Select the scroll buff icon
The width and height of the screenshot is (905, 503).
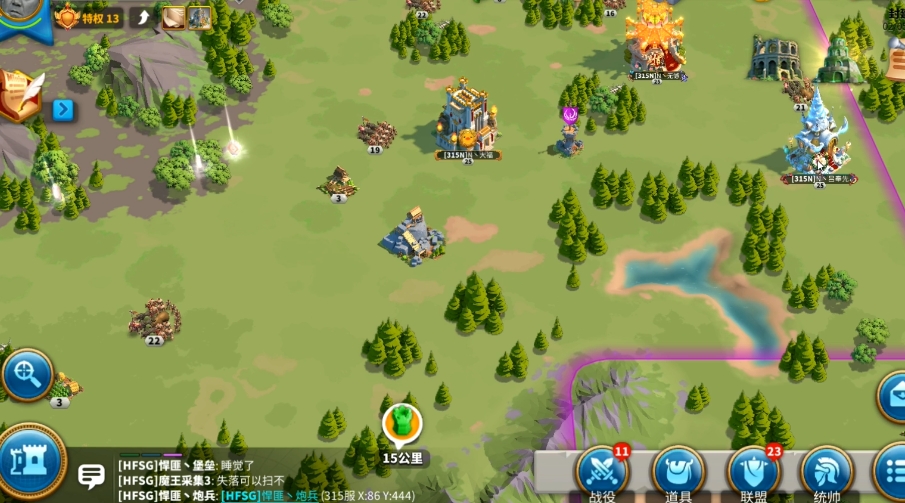point(174,17)
